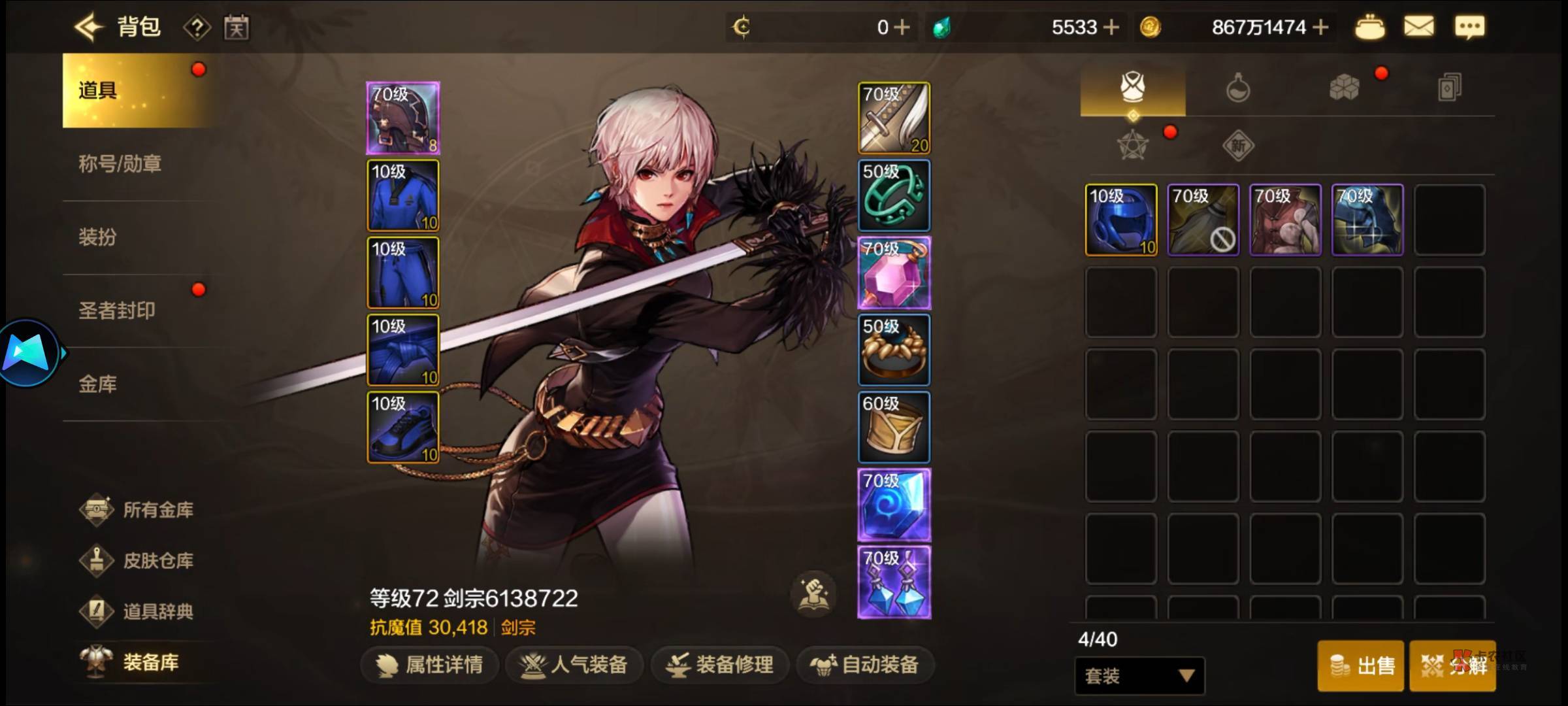Tap the 人气装备 button
This screenshot has height=706, width=1568.
[x=575, y=665]
